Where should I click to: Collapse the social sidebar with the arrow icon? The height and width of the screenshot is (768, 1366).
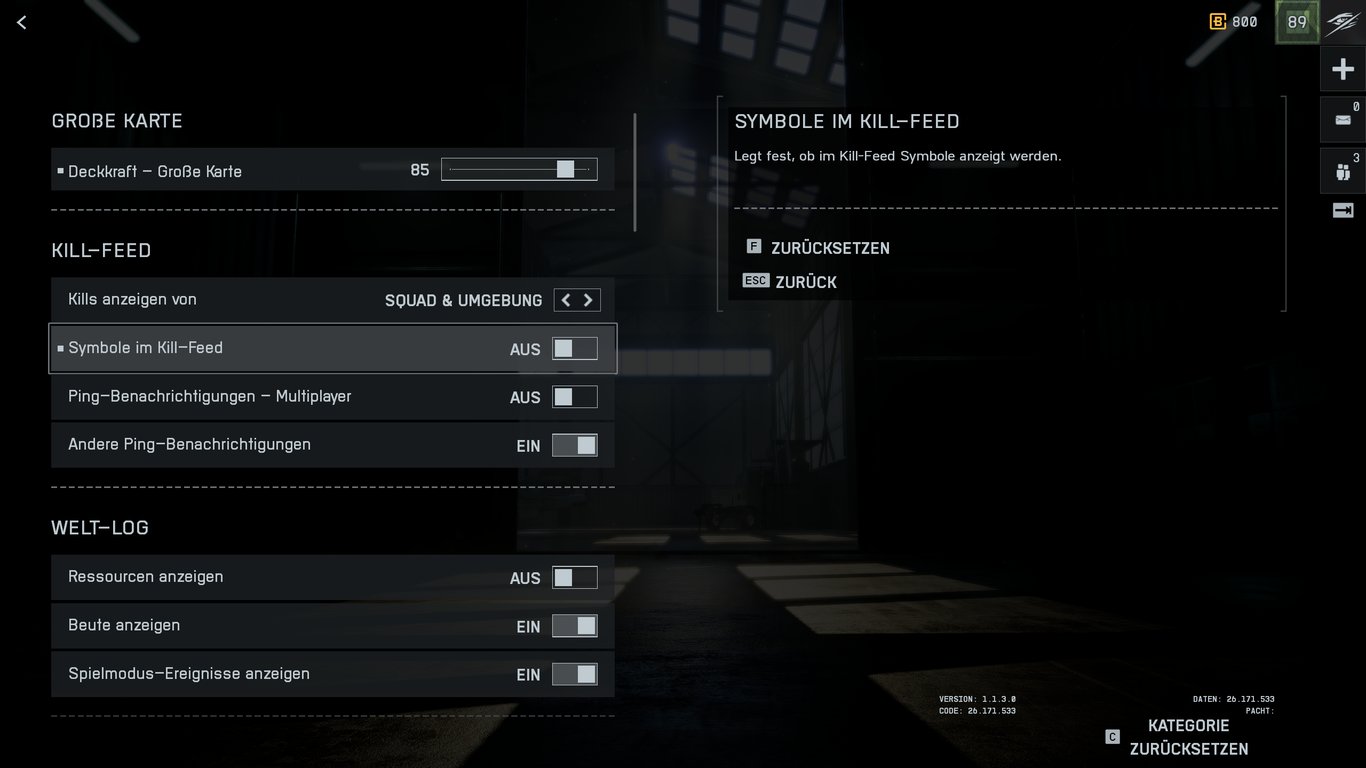point(1344,210)
